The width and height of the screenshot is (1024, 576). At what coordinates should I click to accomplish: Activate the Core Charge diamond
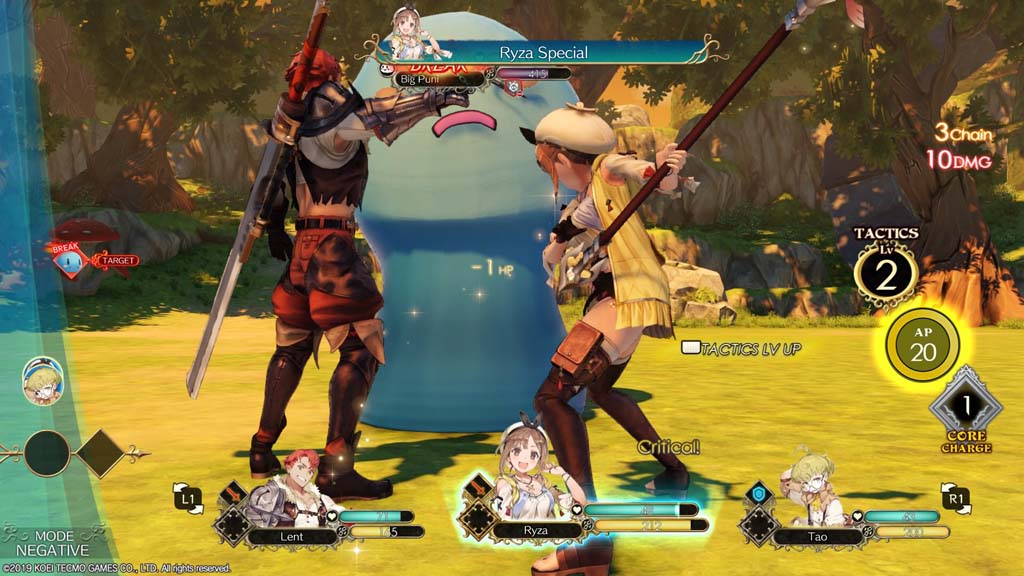(x=965, y=406)
